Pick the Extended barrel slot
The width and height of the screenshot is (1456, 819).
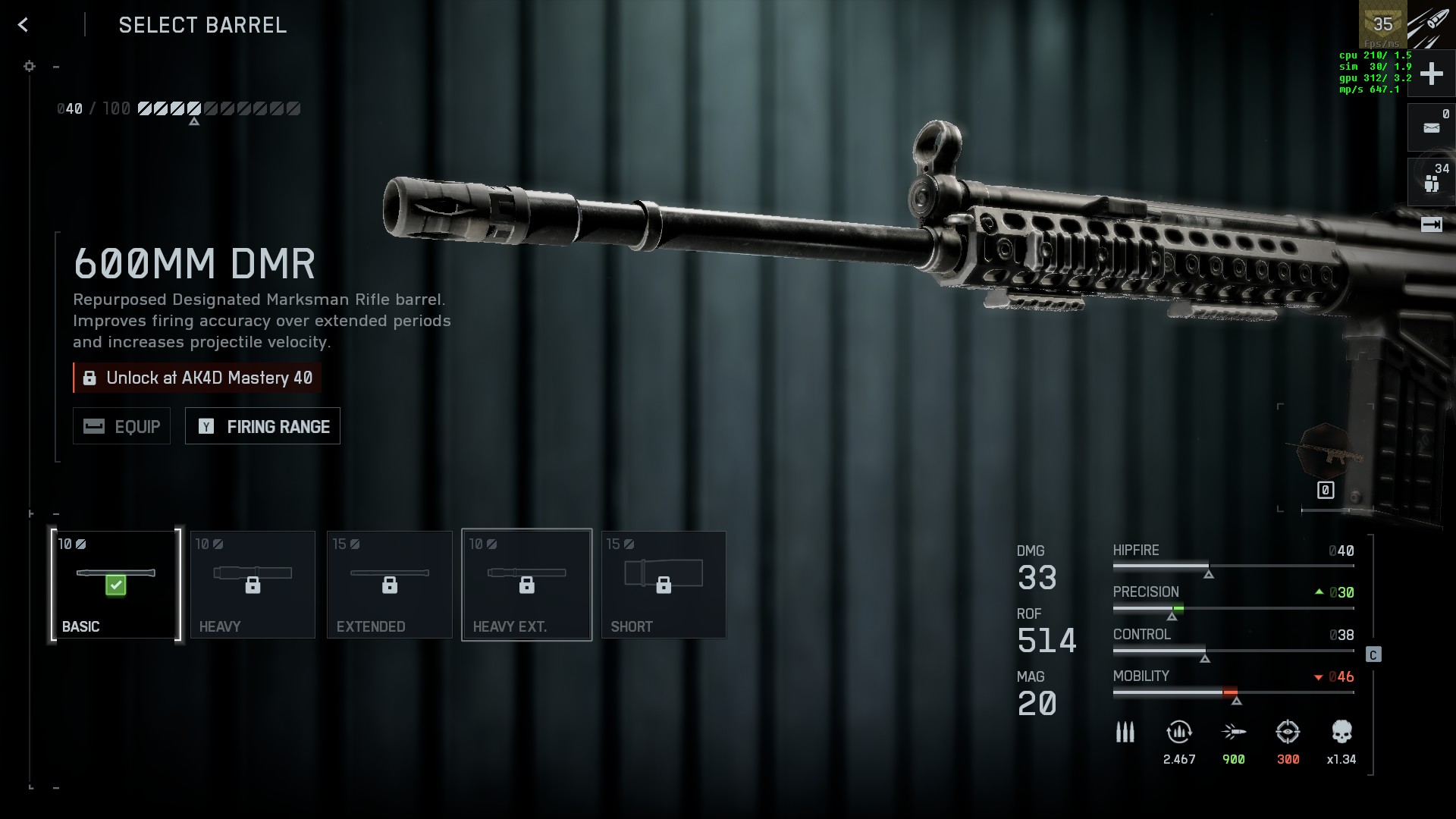pyautogui.click(x=389, y=585)
